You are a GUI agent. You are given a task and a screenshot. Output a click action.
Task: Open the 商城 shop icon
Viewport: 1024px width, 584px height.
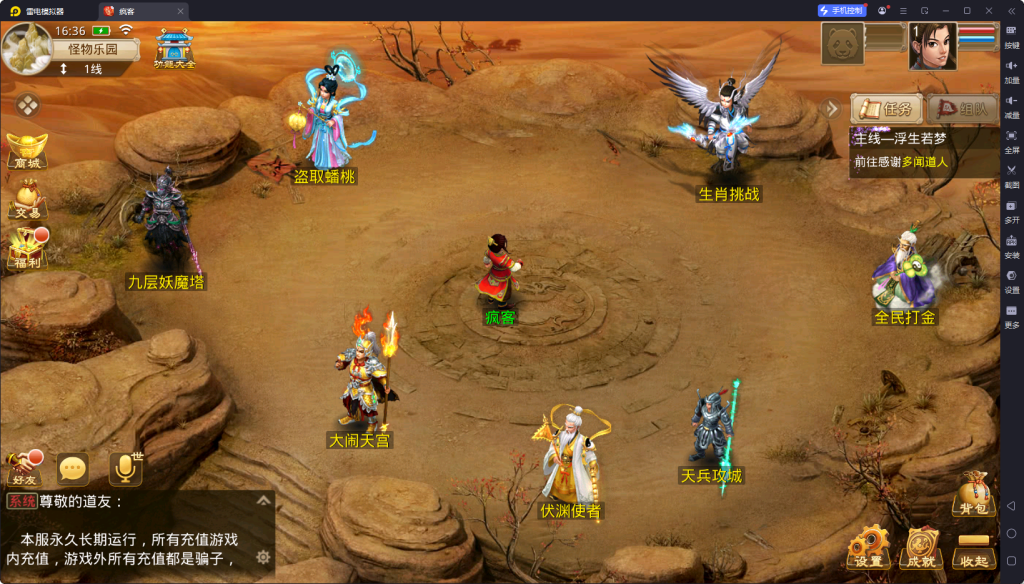click(x=26, y=150)
